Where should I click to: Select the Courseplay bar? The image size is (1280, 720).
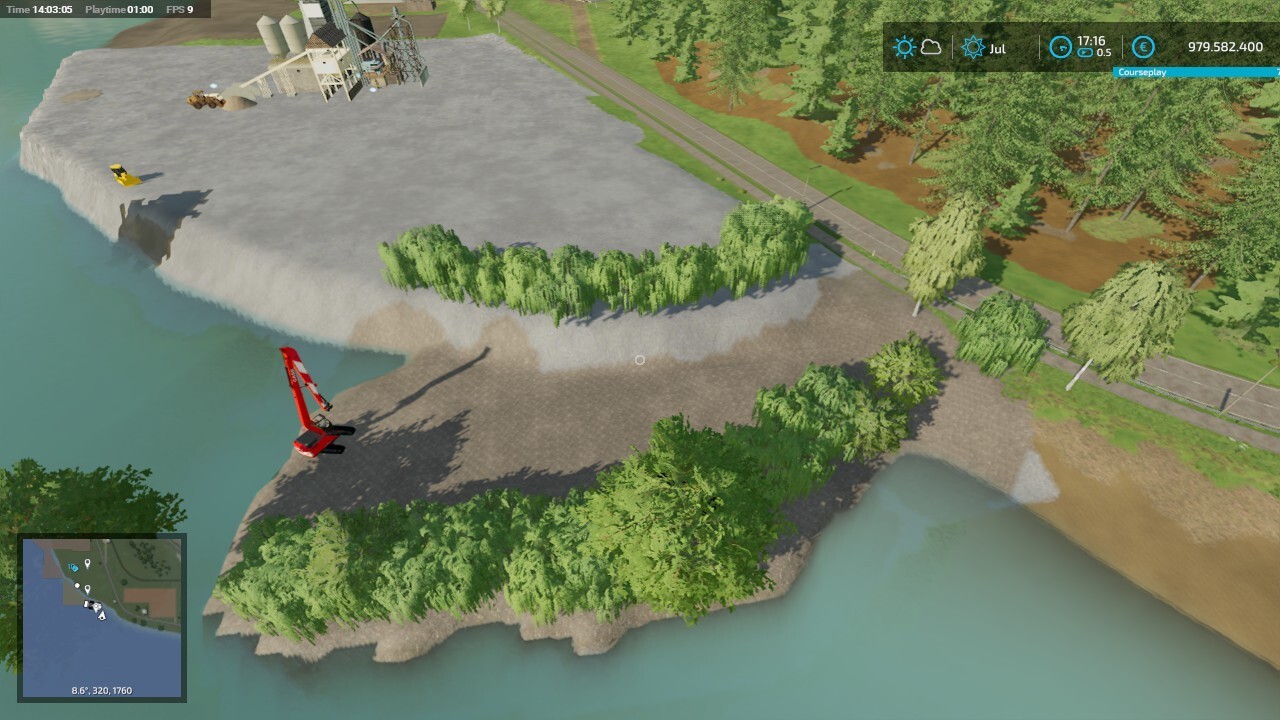[1196, 73]
